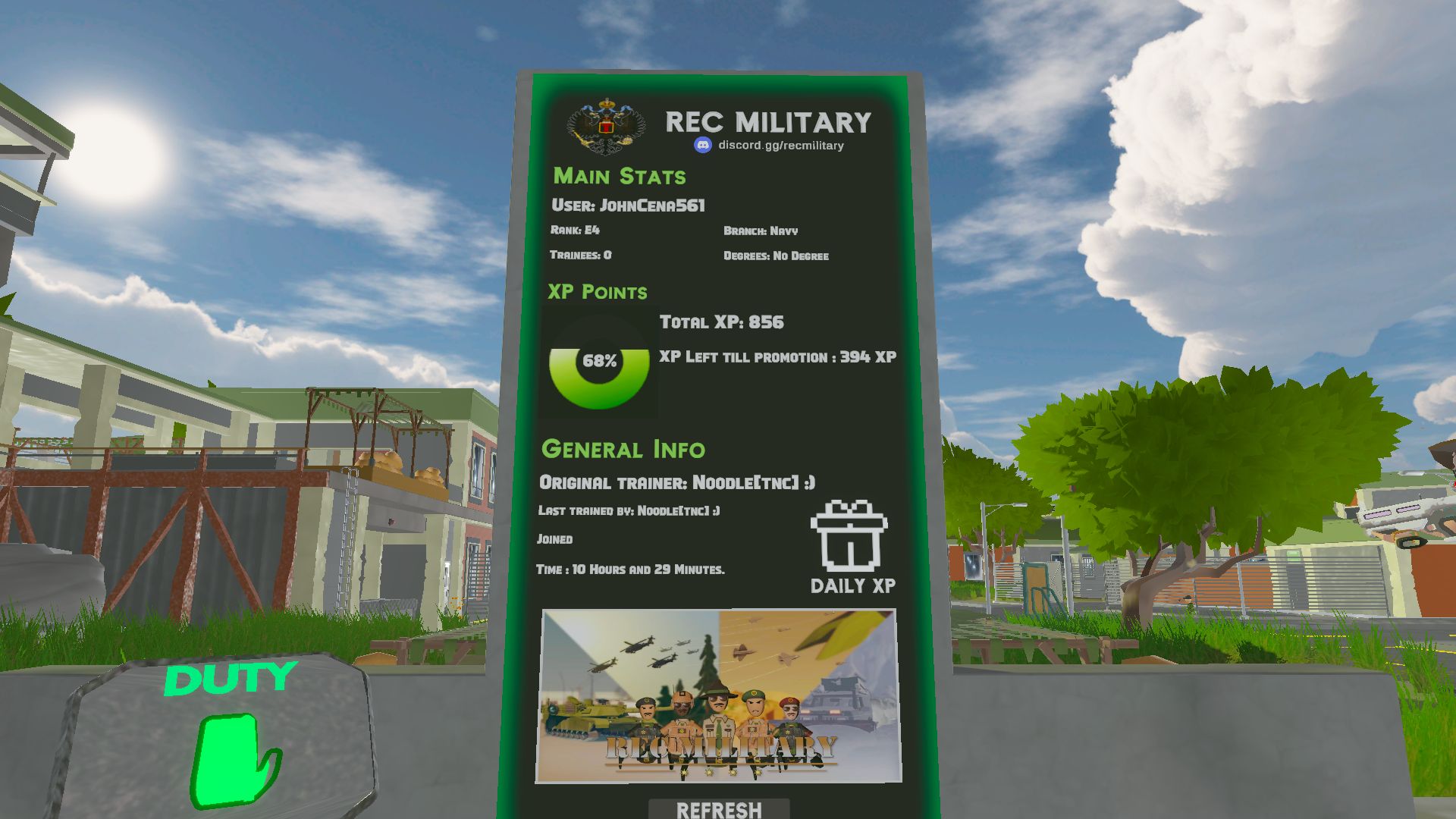Open the discord.gg/recmilitary link
This screenshot has width=1456, height=819.
(x=781, y=145)
